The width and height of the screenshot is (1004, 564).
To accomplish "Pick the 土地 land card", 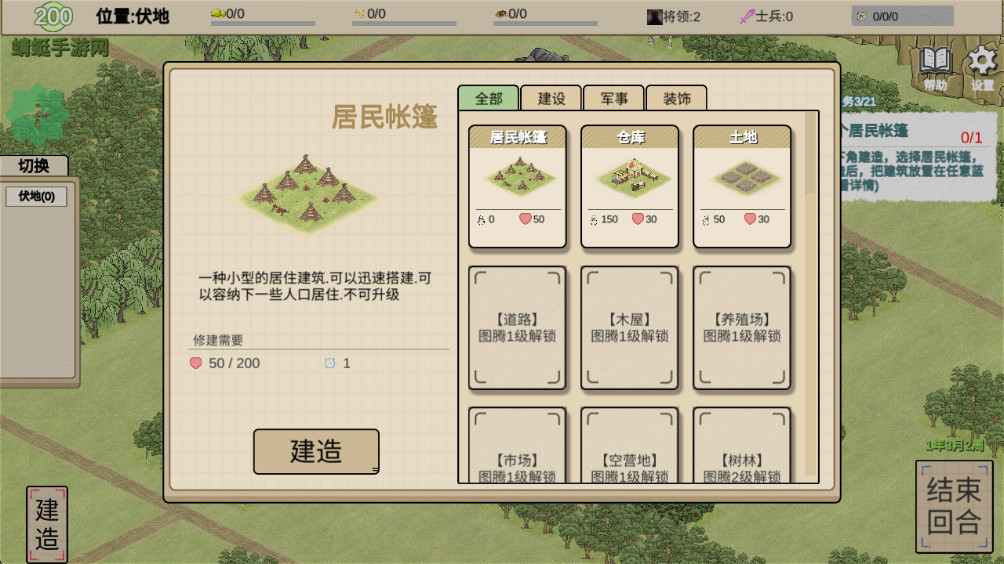I will pyautogui.click(x=742, y=186).
